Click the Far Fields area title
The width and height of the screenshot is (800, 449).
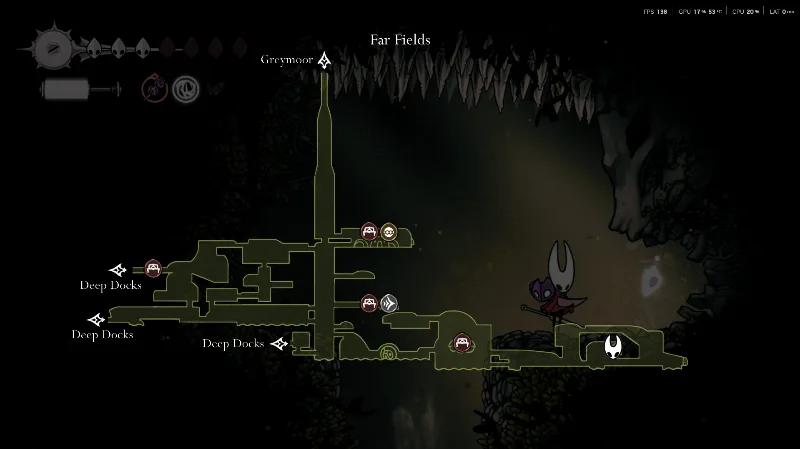click(400, 41)
